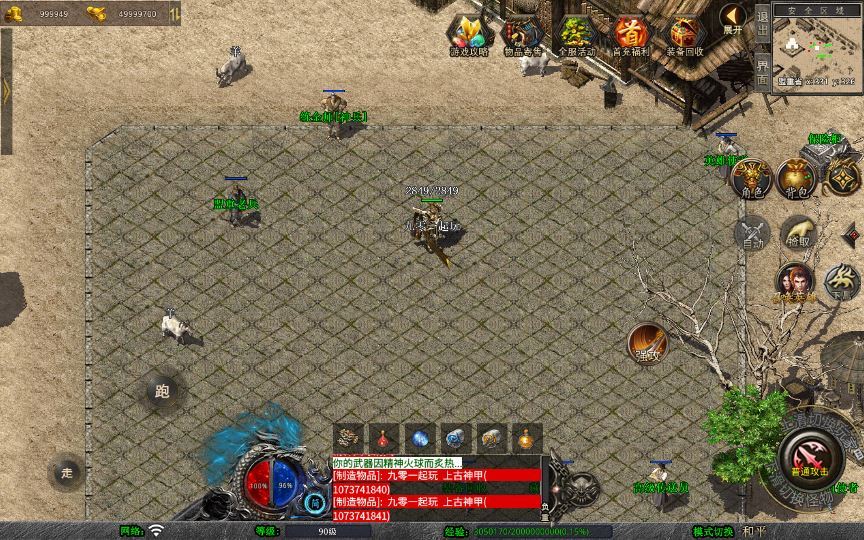Open the 背包 backpack

coord(797,177)
